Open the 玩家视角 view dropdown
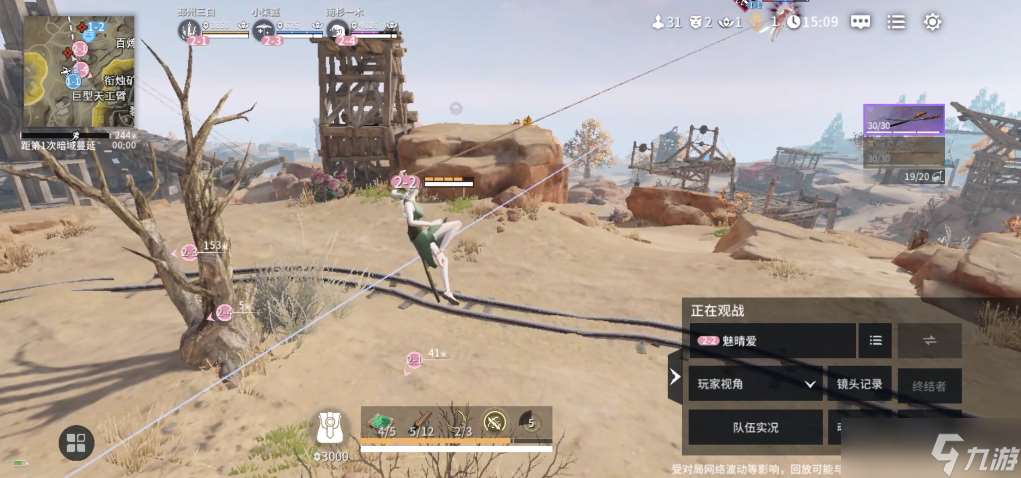This screenshot has height=478, width=1021. click(755, 383)
